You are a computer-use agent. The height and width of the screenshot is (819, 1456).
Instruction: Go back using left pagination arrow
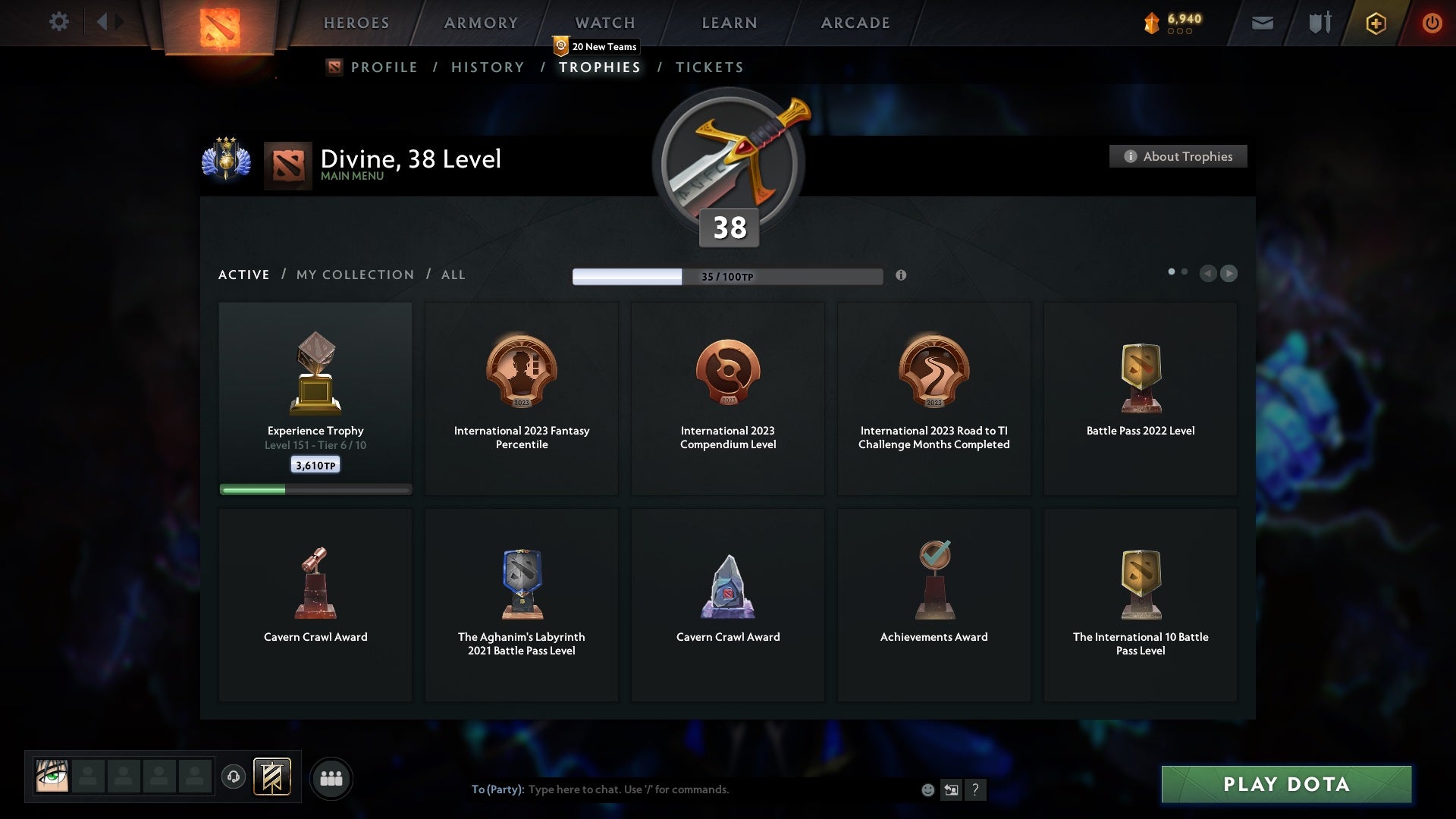pyautogui.click(x=1208, y=274)
